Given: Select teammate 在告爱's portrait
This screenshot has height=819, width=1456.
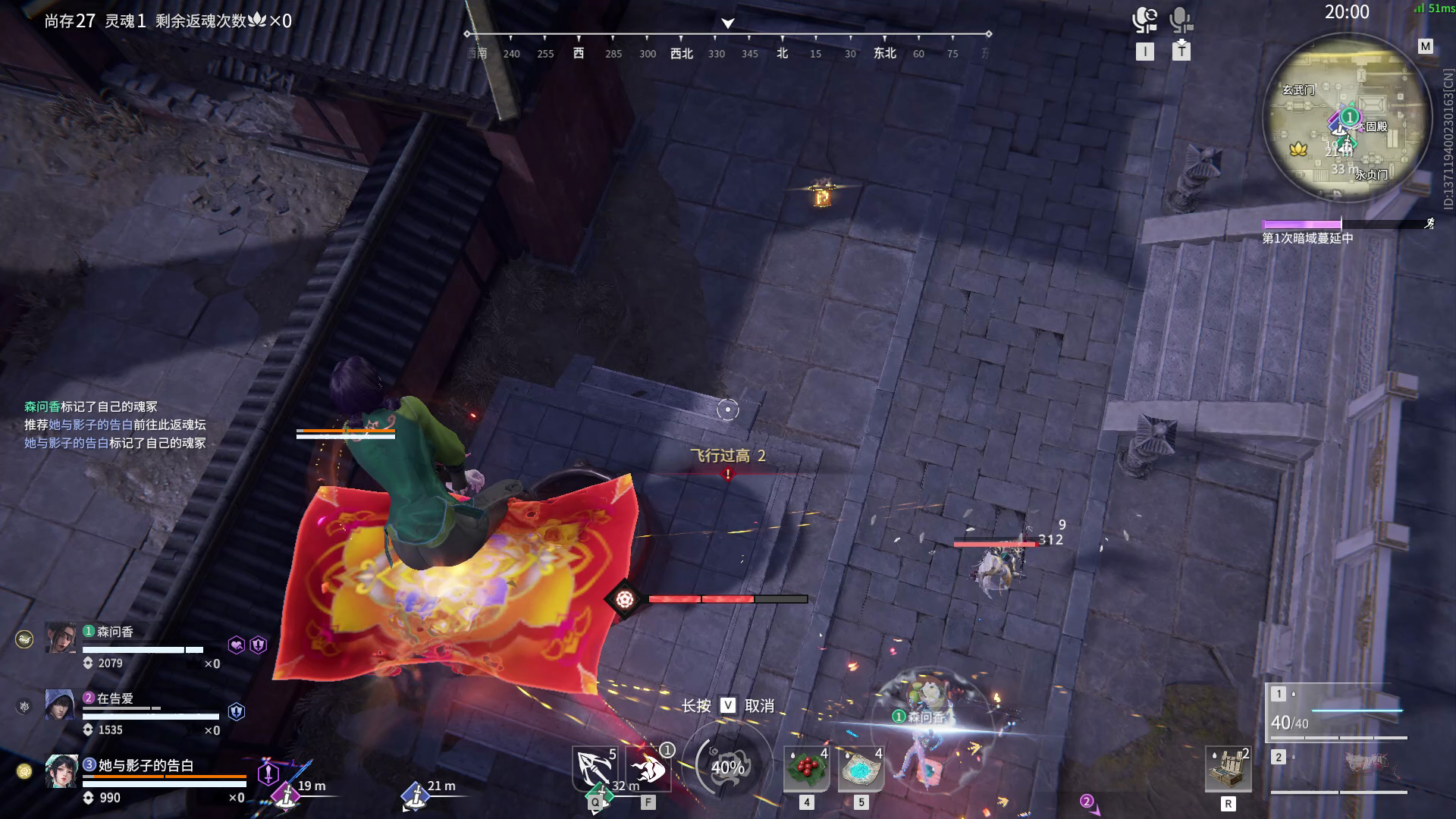Looking at the screenshot, I should click(59, 704).
